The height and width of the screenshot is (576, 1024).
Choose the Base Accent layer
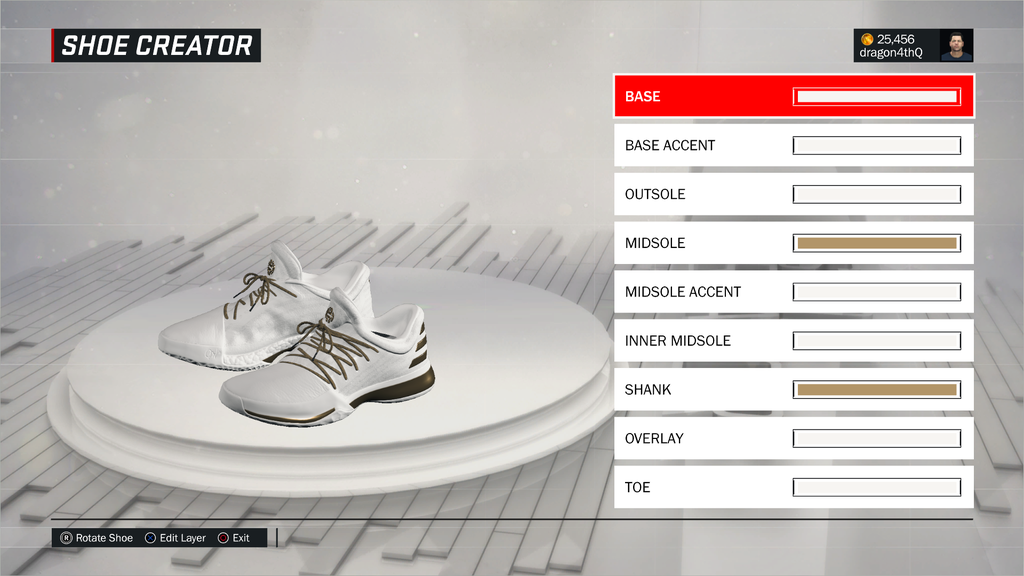[x=793, y=146]
